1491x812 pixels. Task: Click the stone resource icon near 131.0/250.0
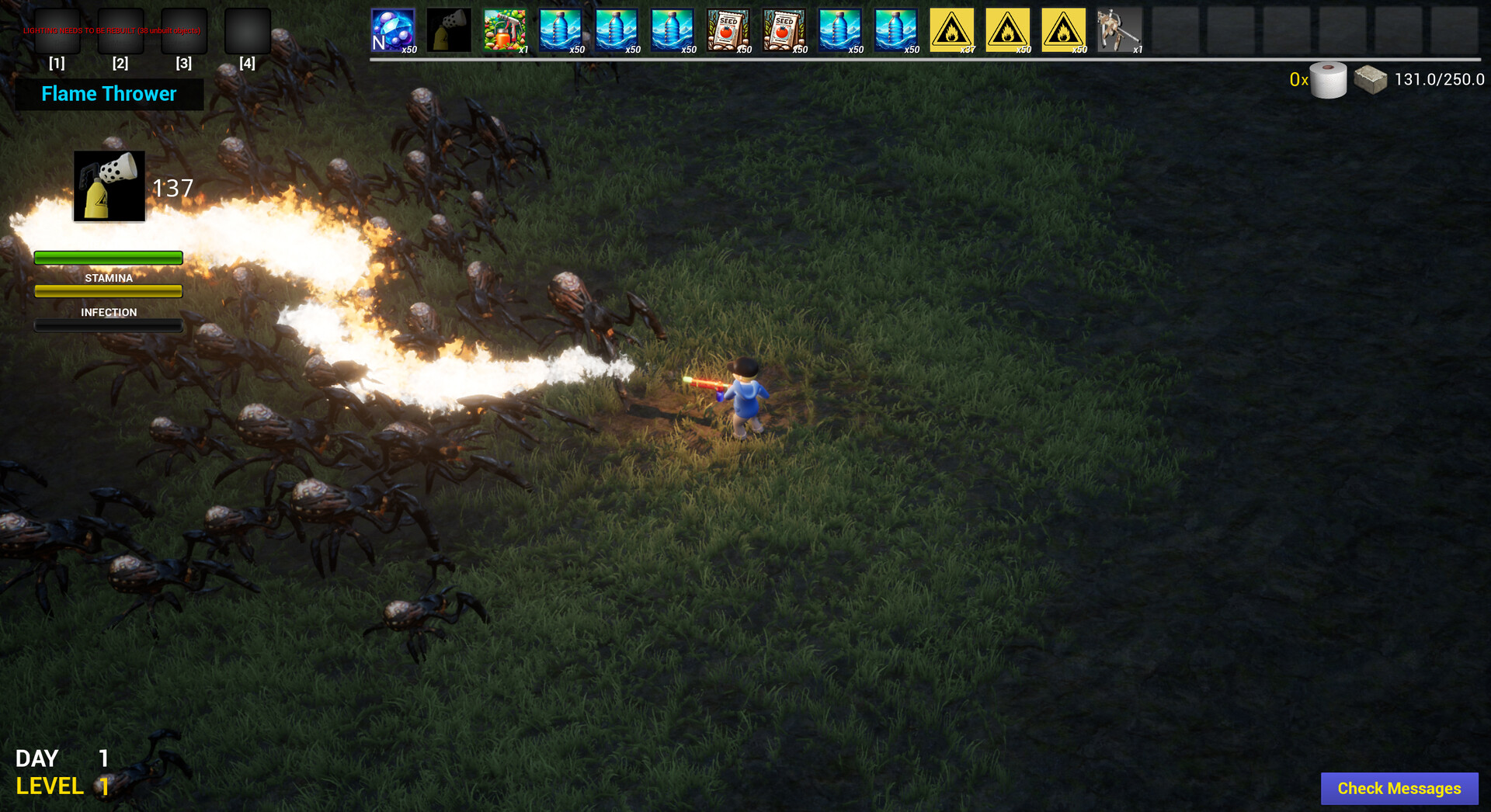[x=1371, y=78]
